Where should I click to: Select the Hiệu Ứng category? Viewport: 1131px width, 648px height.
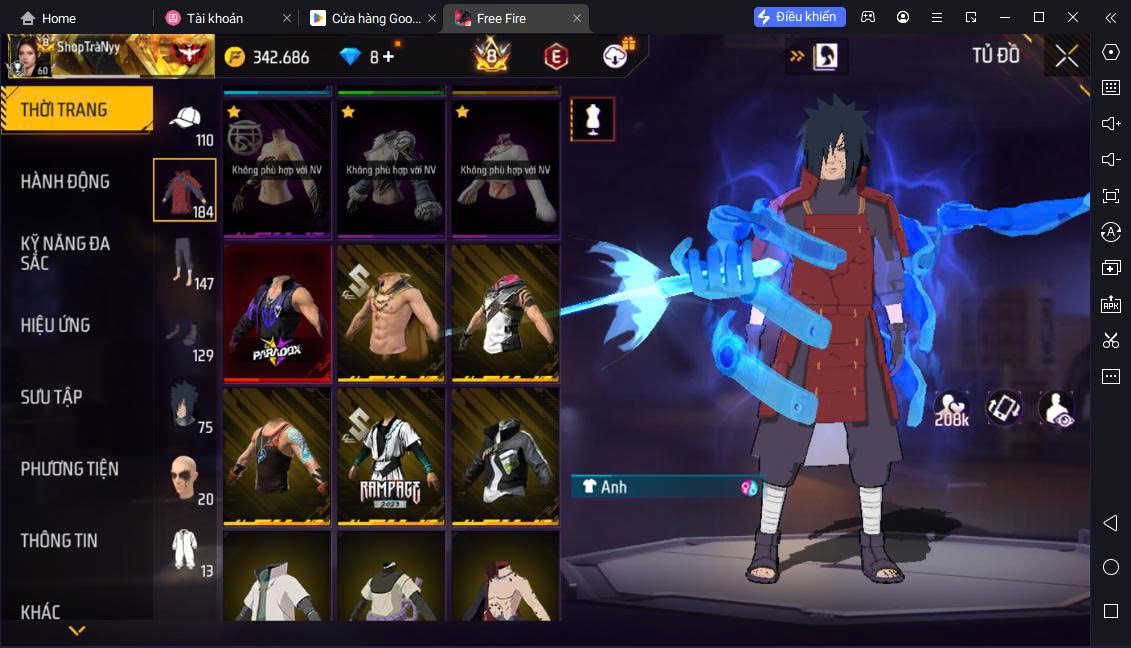tap(55, 325)
